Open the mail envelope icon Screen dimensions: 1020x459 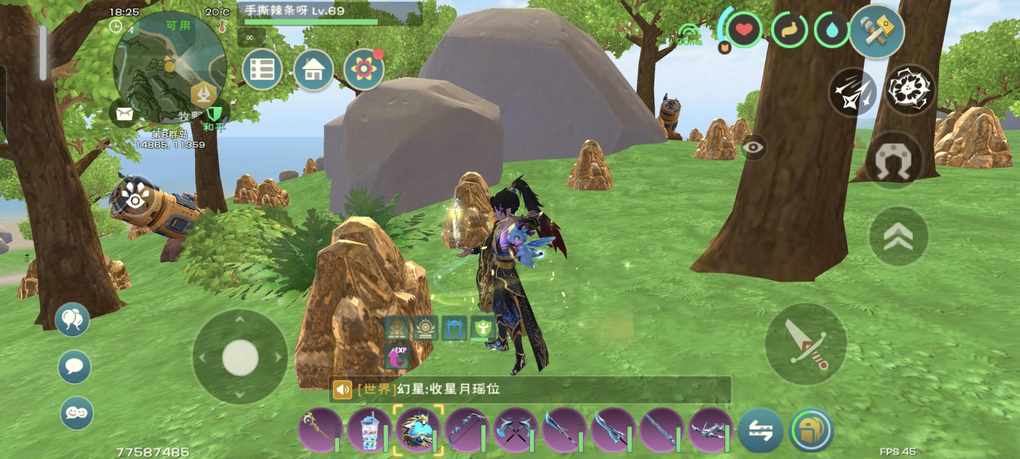[125, 115]
